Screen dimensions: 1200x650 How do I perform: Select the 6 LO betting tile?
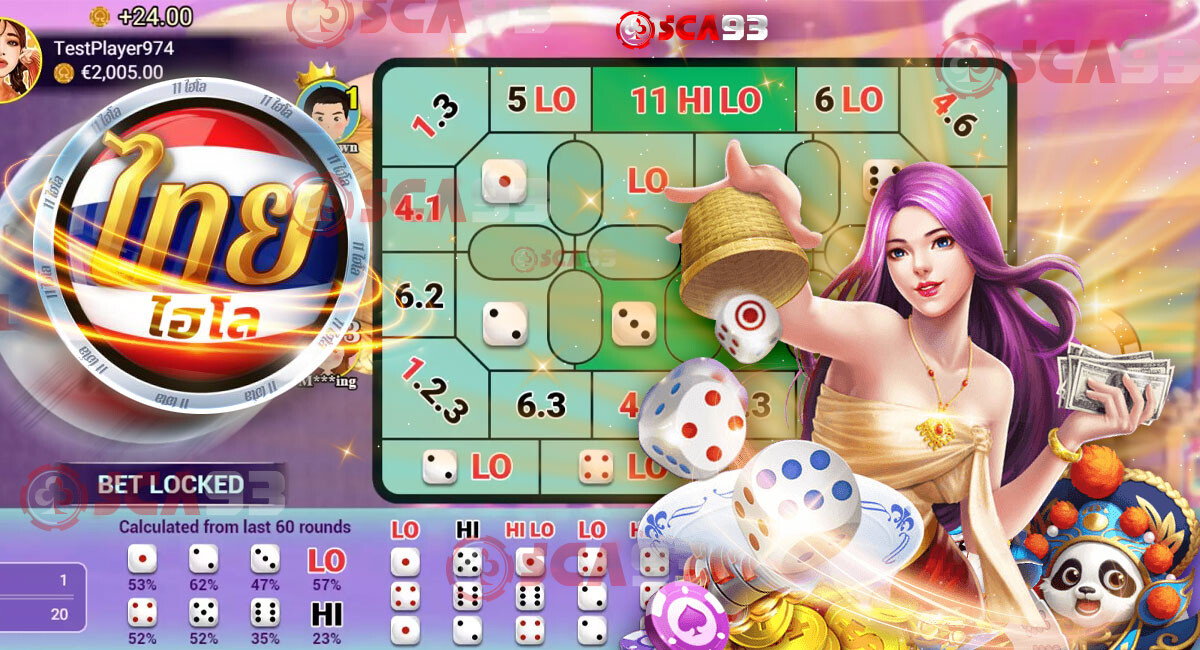(x=848, y=99)
